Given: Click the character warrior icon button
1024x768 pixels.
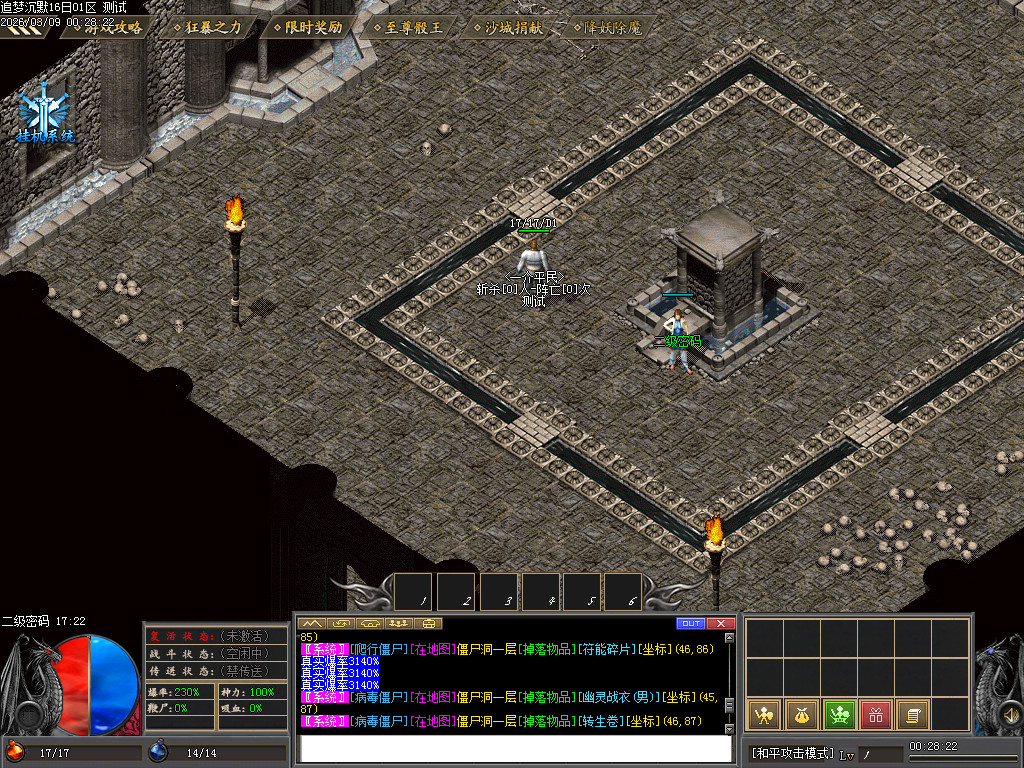Looking at the screenshot, I should pyautogui.click(x=763, y=714).
